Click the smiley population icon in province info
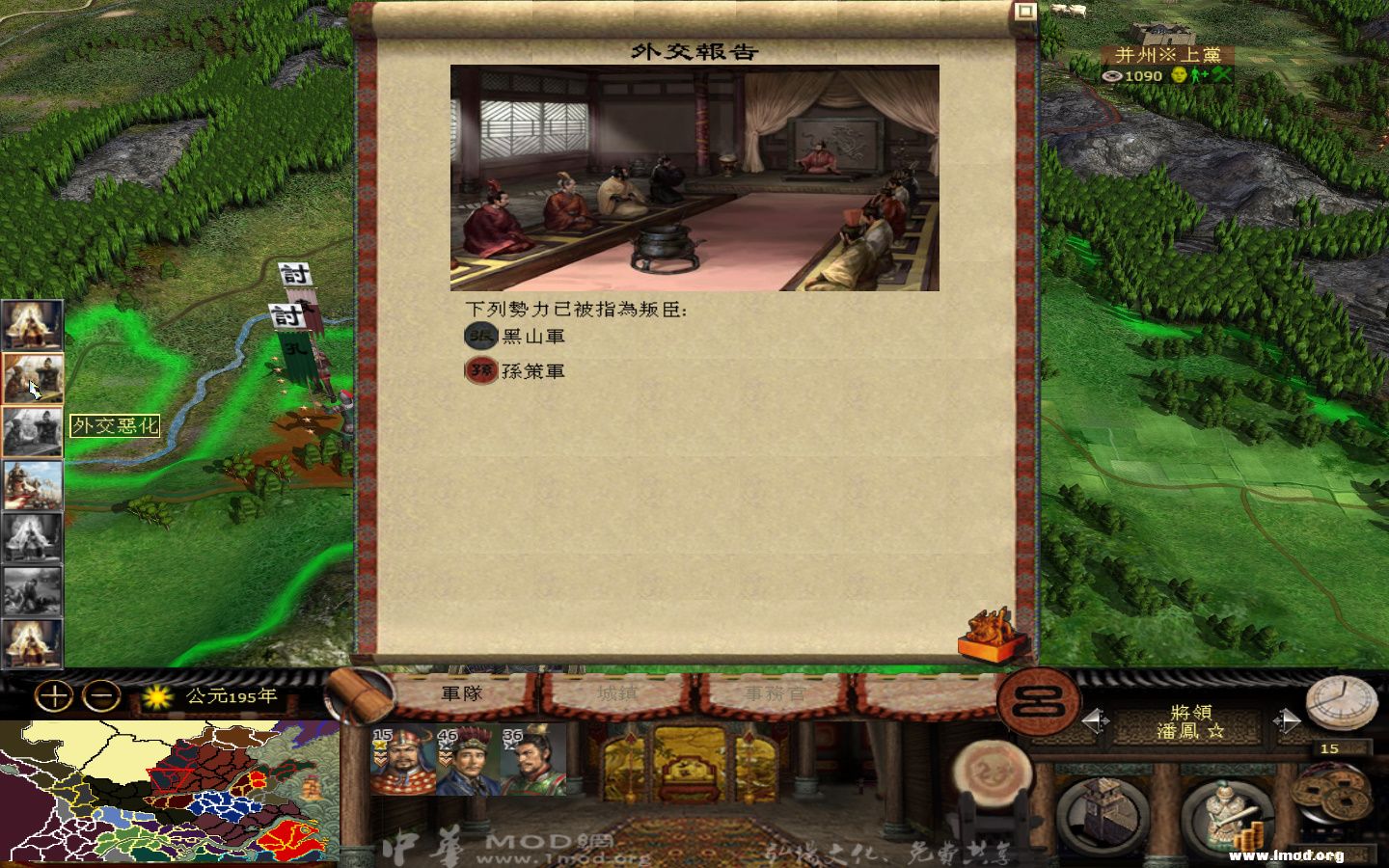1389x868 pixels. 1179,73
